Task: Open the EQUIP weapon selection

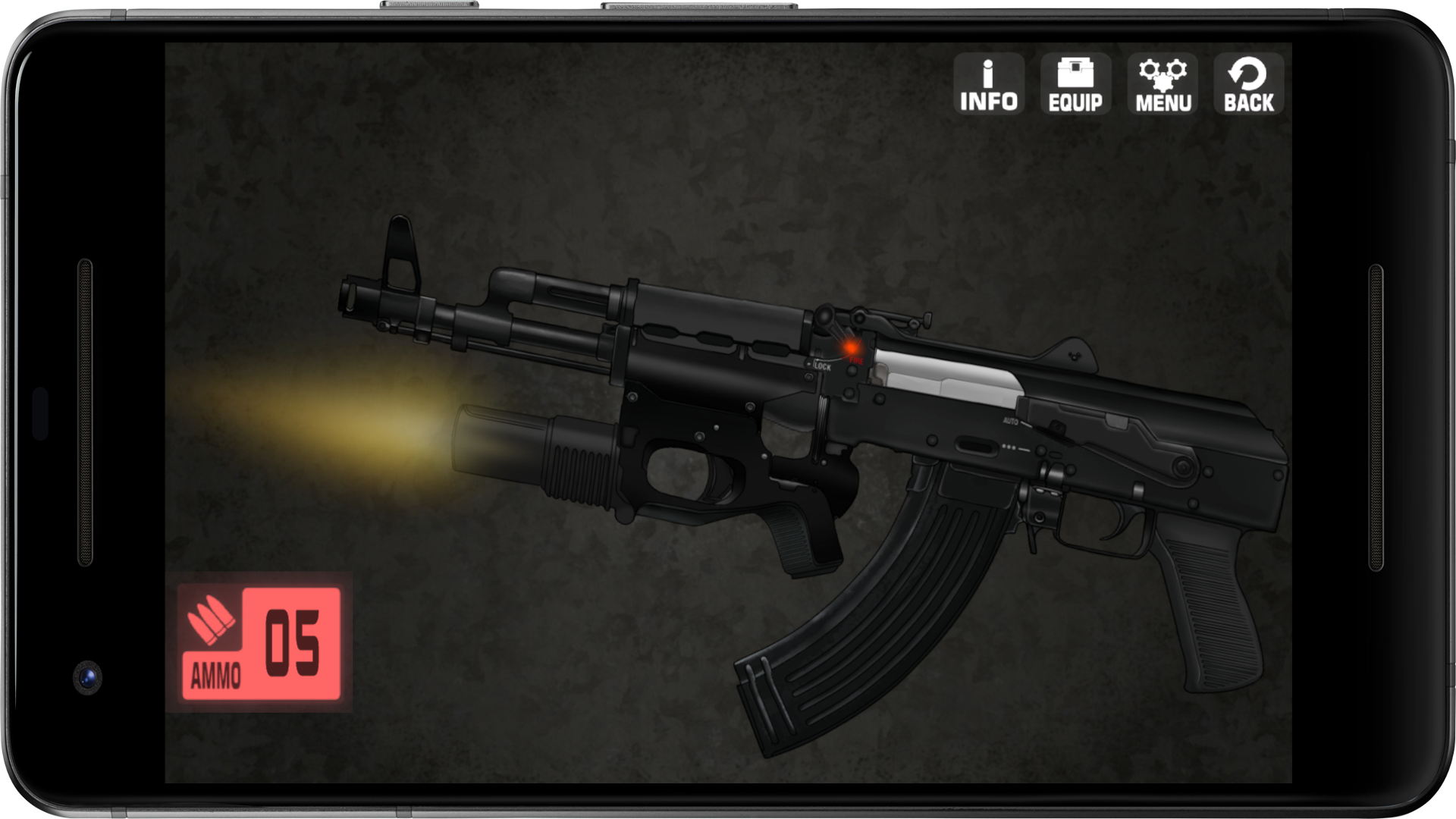Action: point(1075,82)
